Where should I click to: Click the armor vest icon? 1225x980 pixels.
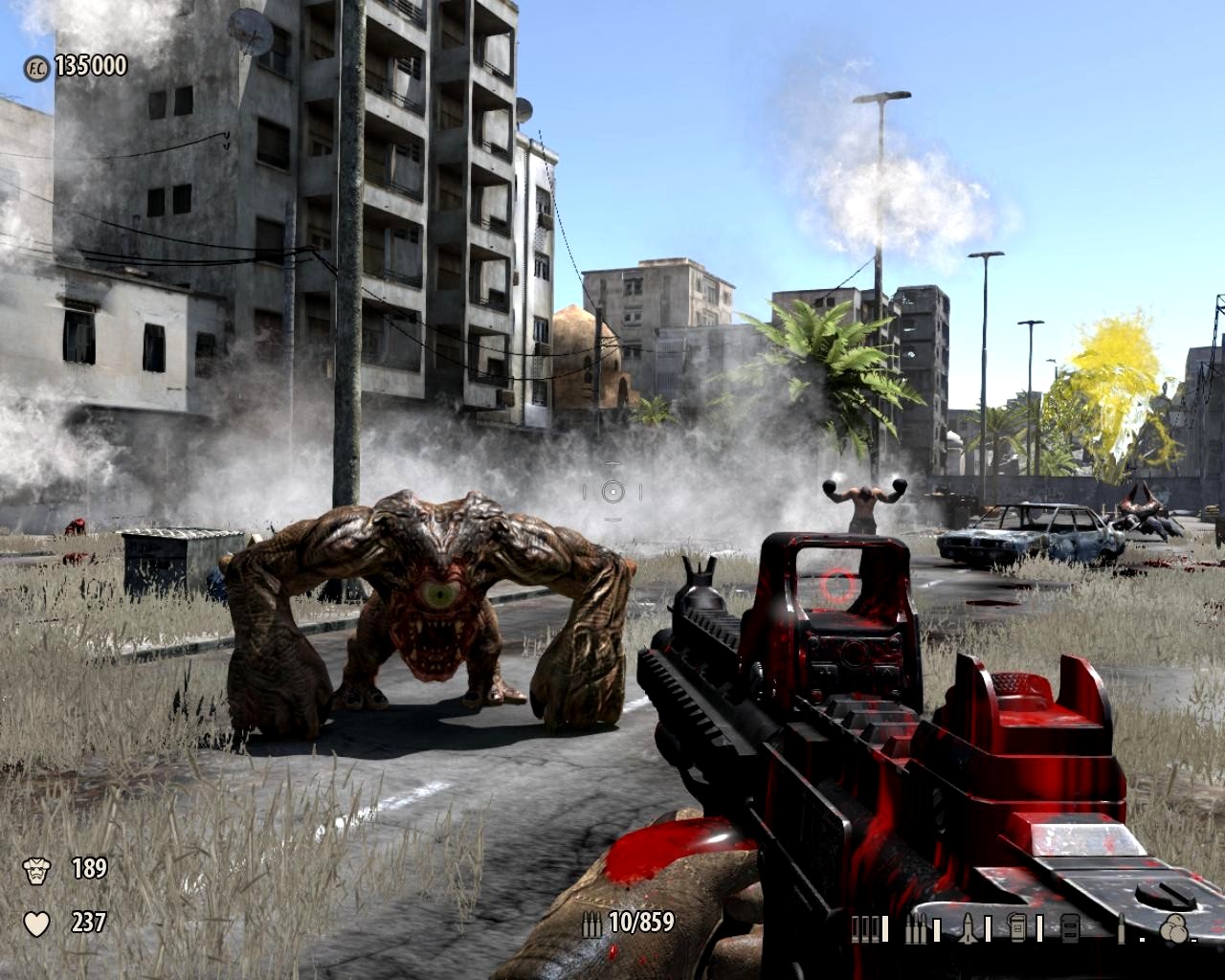36,870
